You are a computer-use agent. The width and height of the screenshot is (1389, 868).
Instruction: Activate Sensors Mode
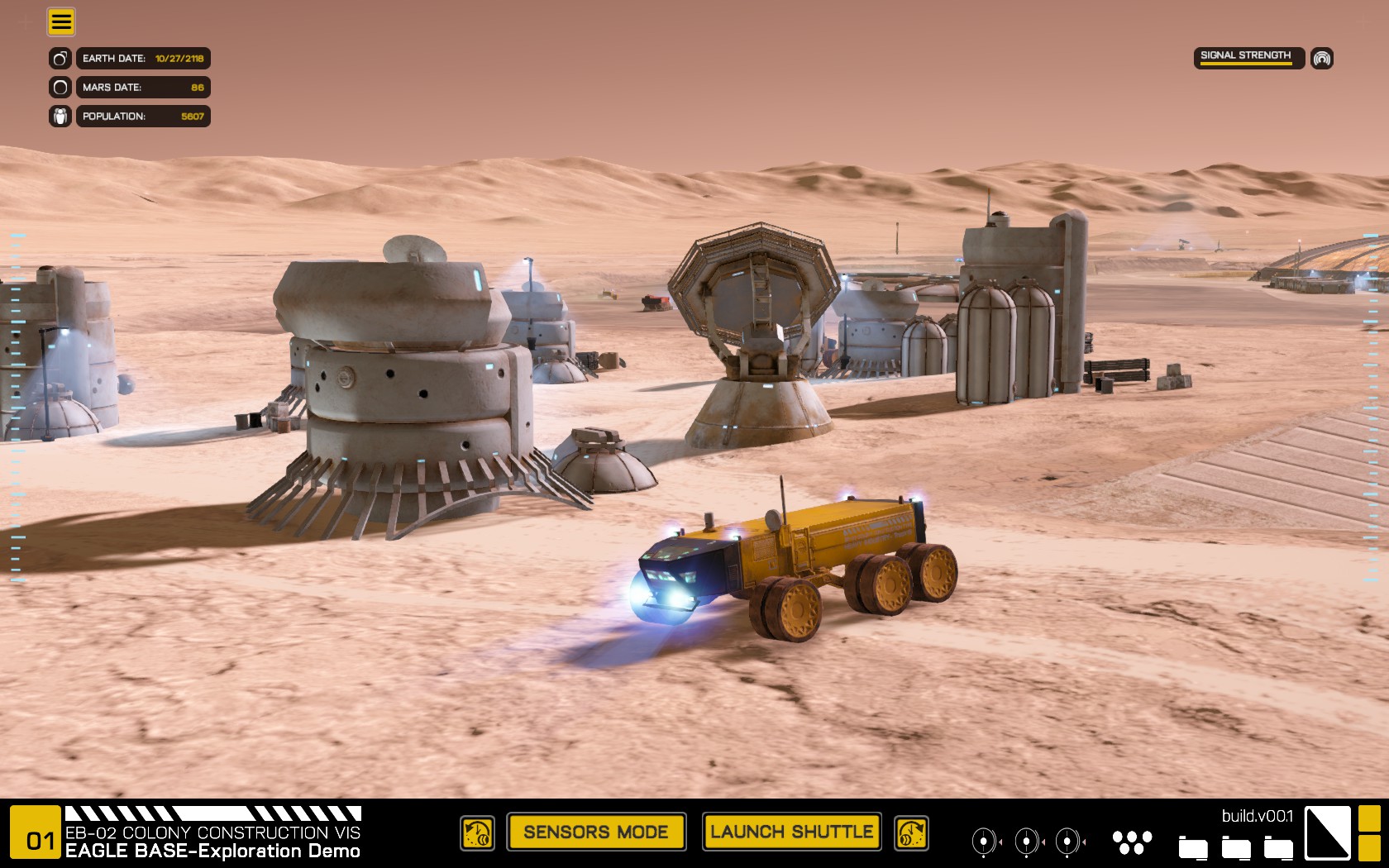pyautogui.click(x=596, y=832)
